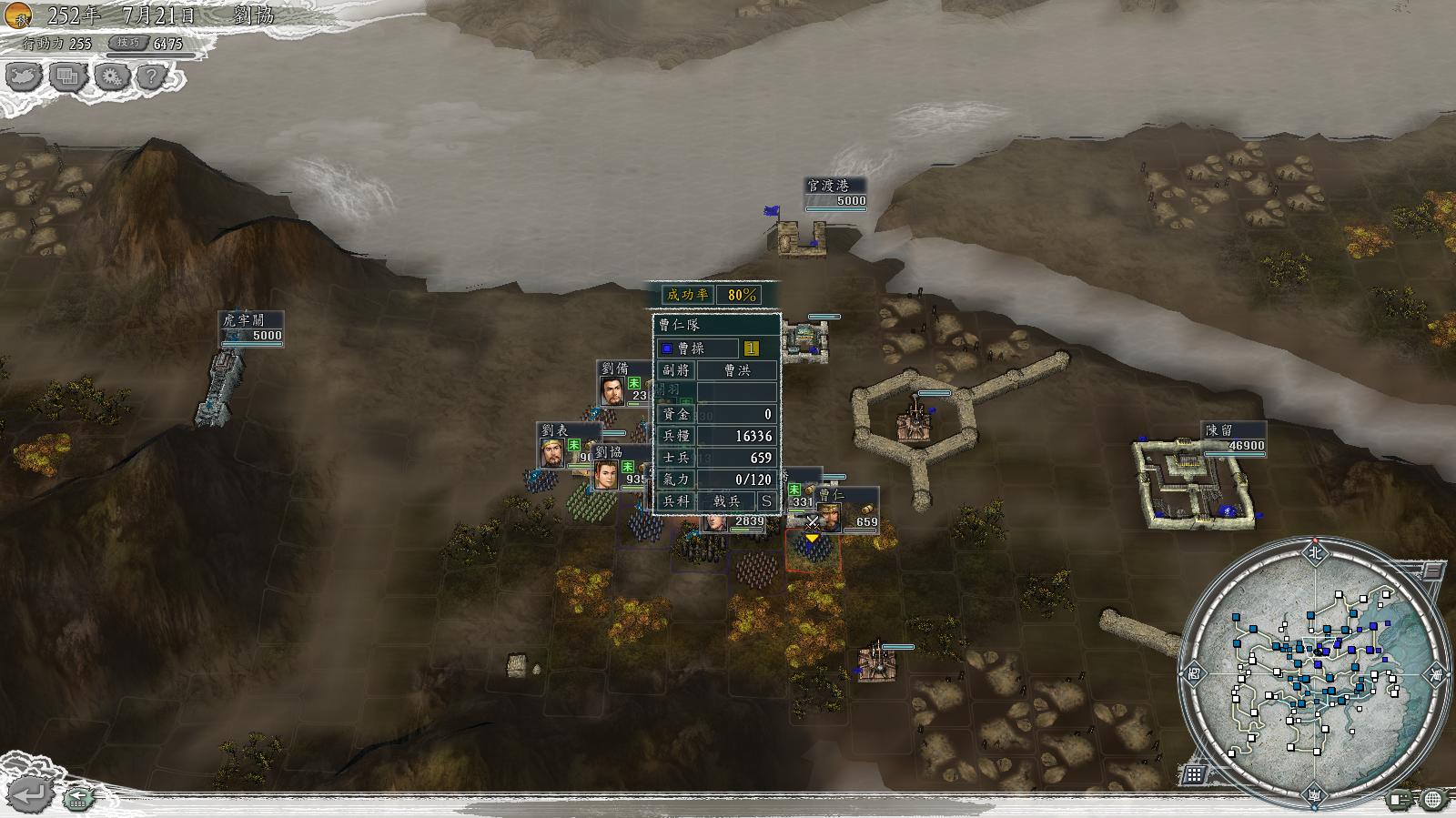
Task: Toggle the grid button beside the minimap
Action: [1194, 774]
